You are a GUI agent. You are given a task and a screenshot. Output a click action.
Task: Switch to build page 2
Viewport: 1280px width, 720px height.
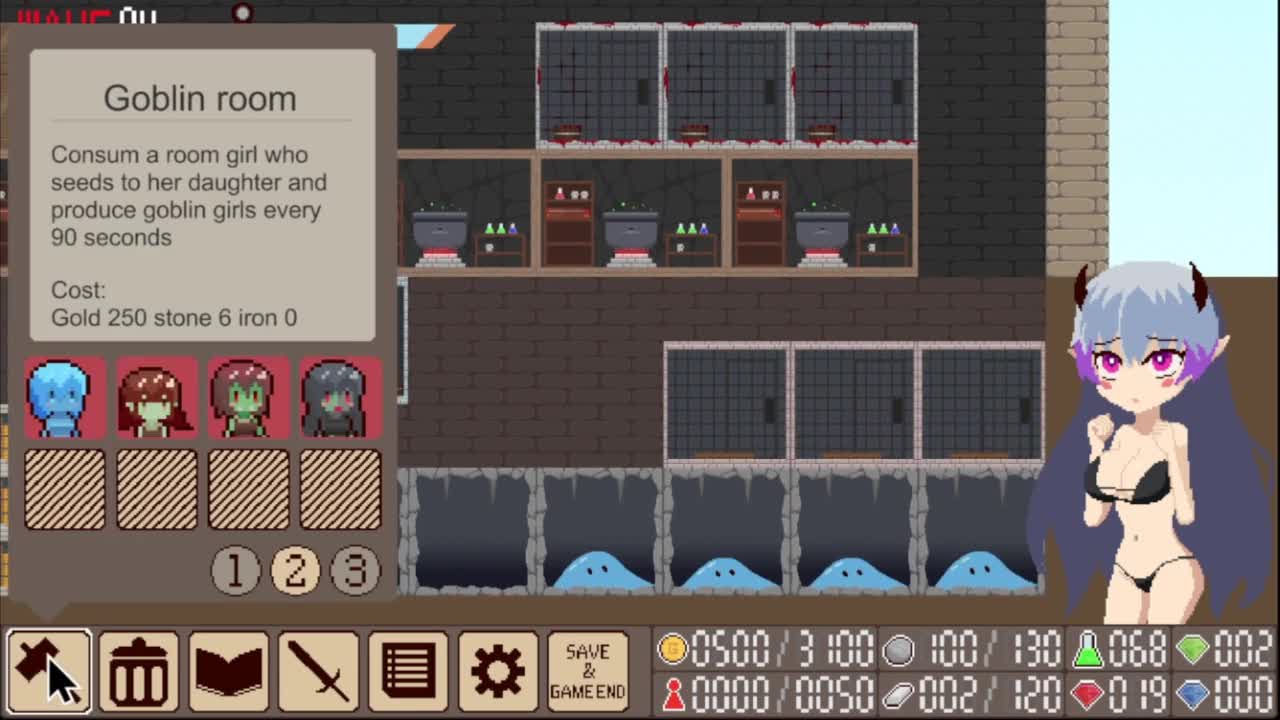(295, 570)
